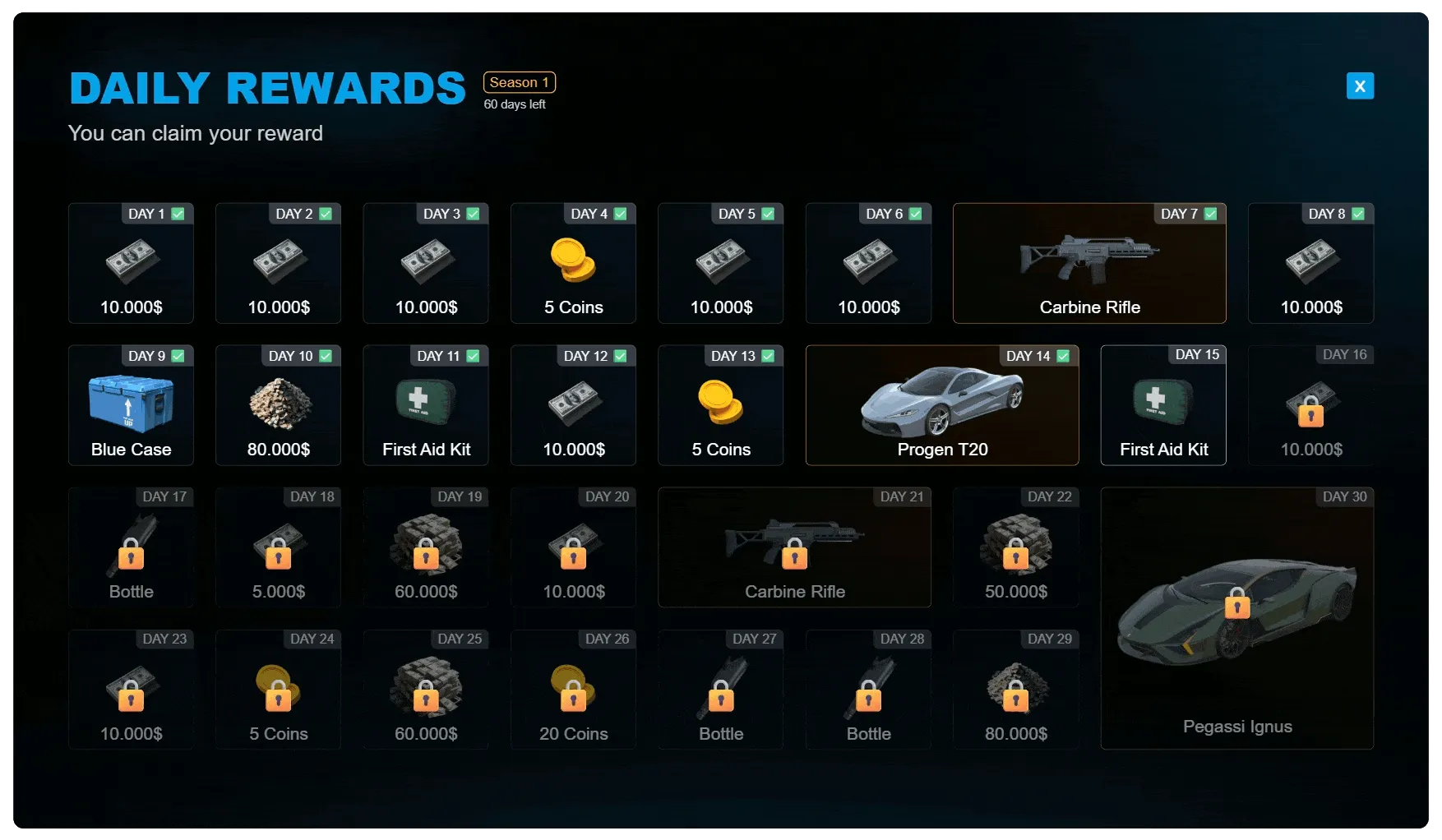
Task: Click the green checkmark beside Day 14
Action: [1063, 356]
